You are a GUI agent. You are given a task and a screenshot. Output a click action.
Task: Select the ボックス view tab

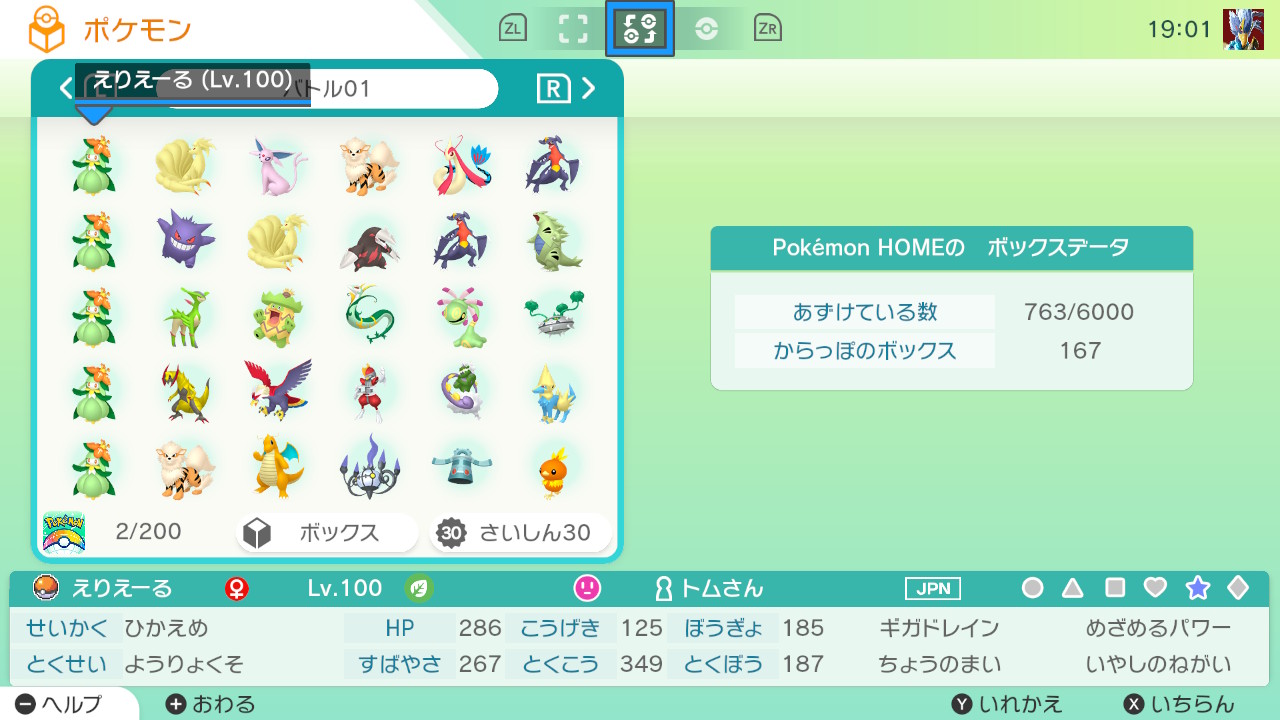click(x=326, y=531)
